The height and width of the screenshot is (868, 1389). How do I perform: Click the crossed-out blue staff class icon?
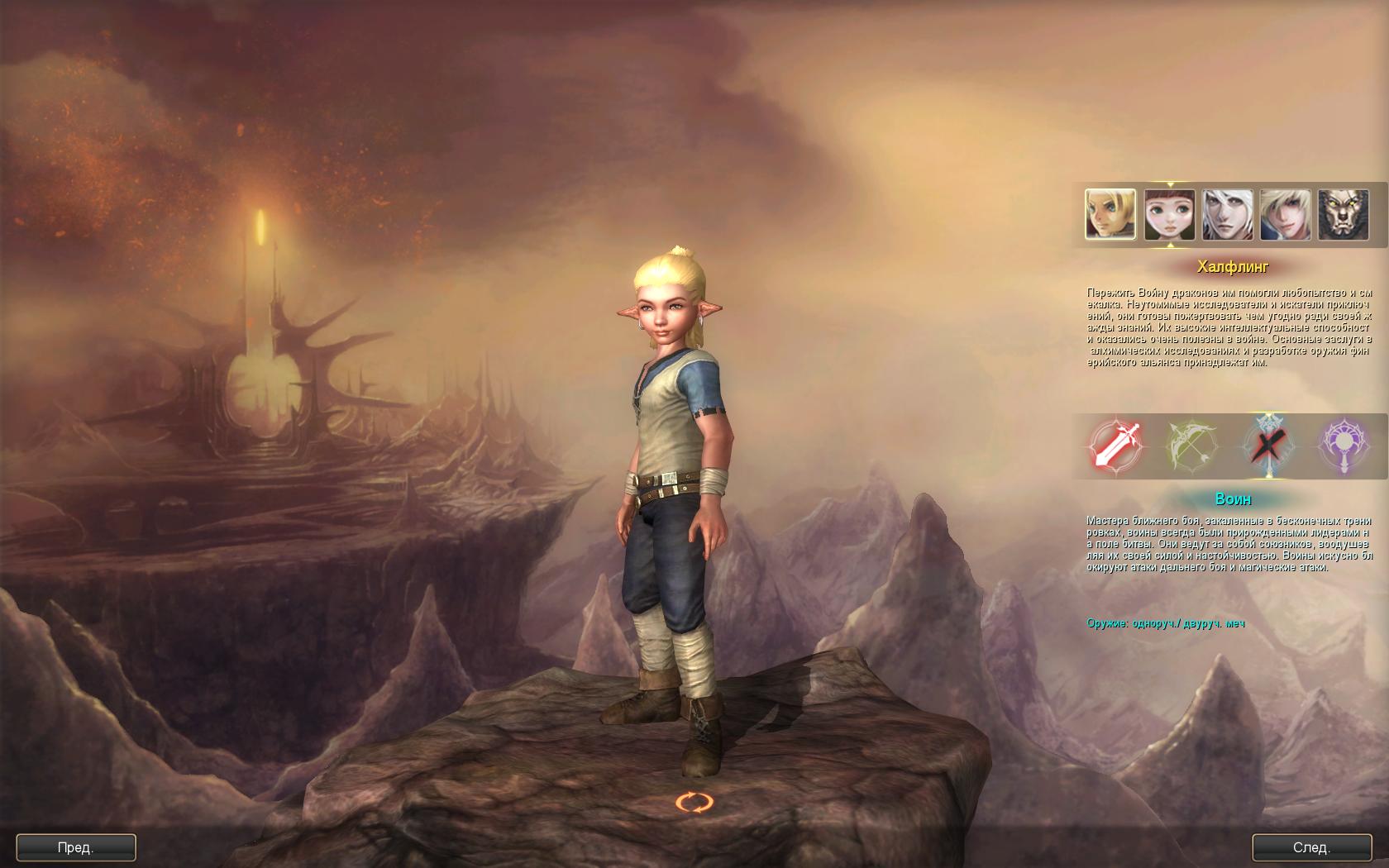[x=1267, y=446]
